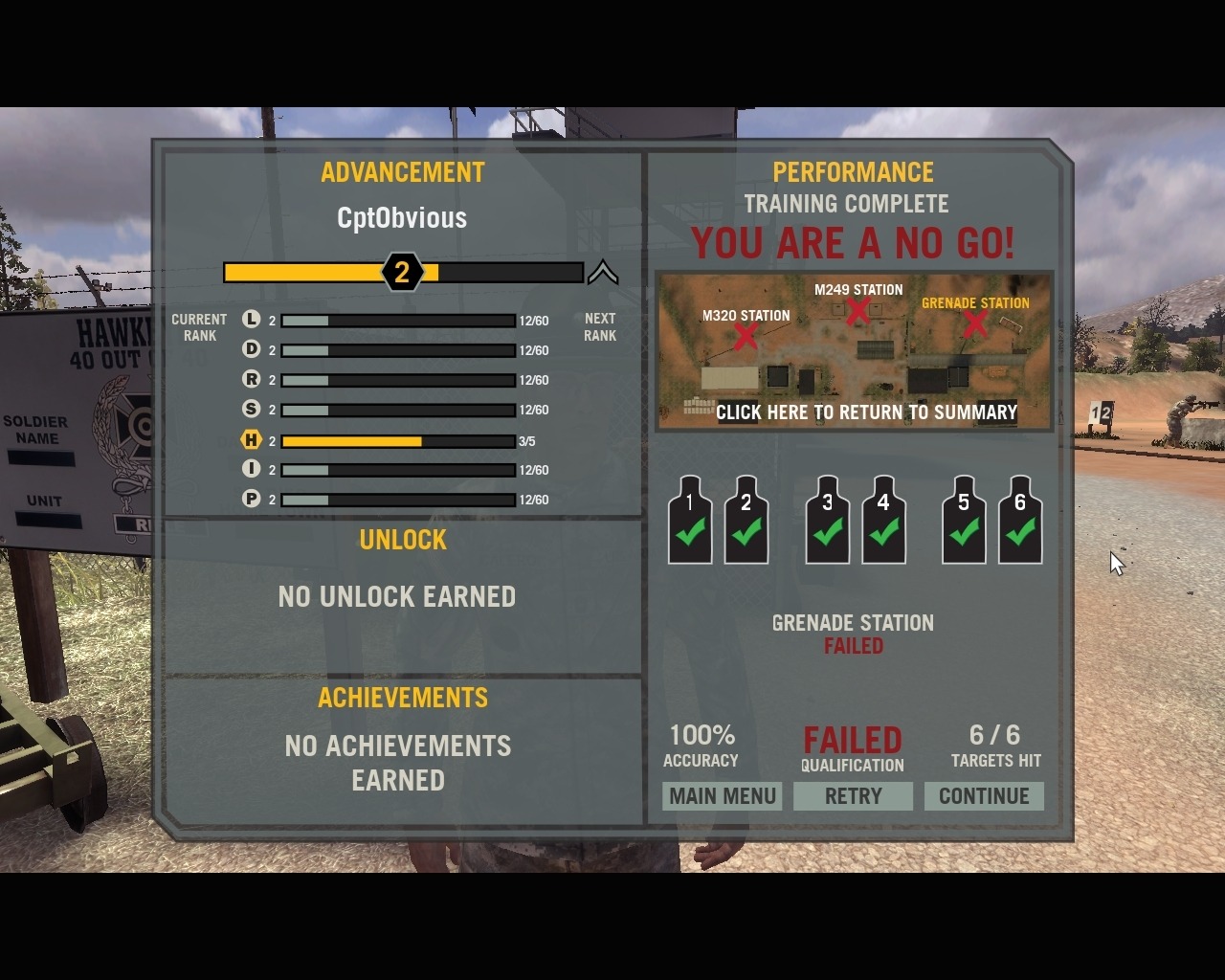Select target silhouette number 4

point(883,521)
